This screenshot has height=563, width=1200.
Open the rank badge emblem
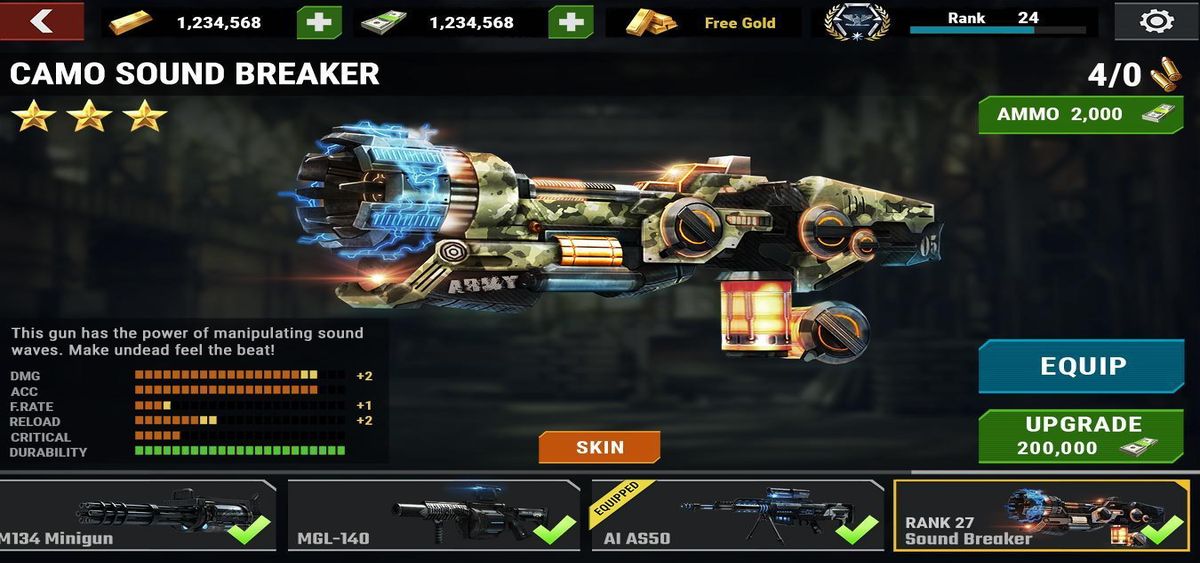click(857, 21)
